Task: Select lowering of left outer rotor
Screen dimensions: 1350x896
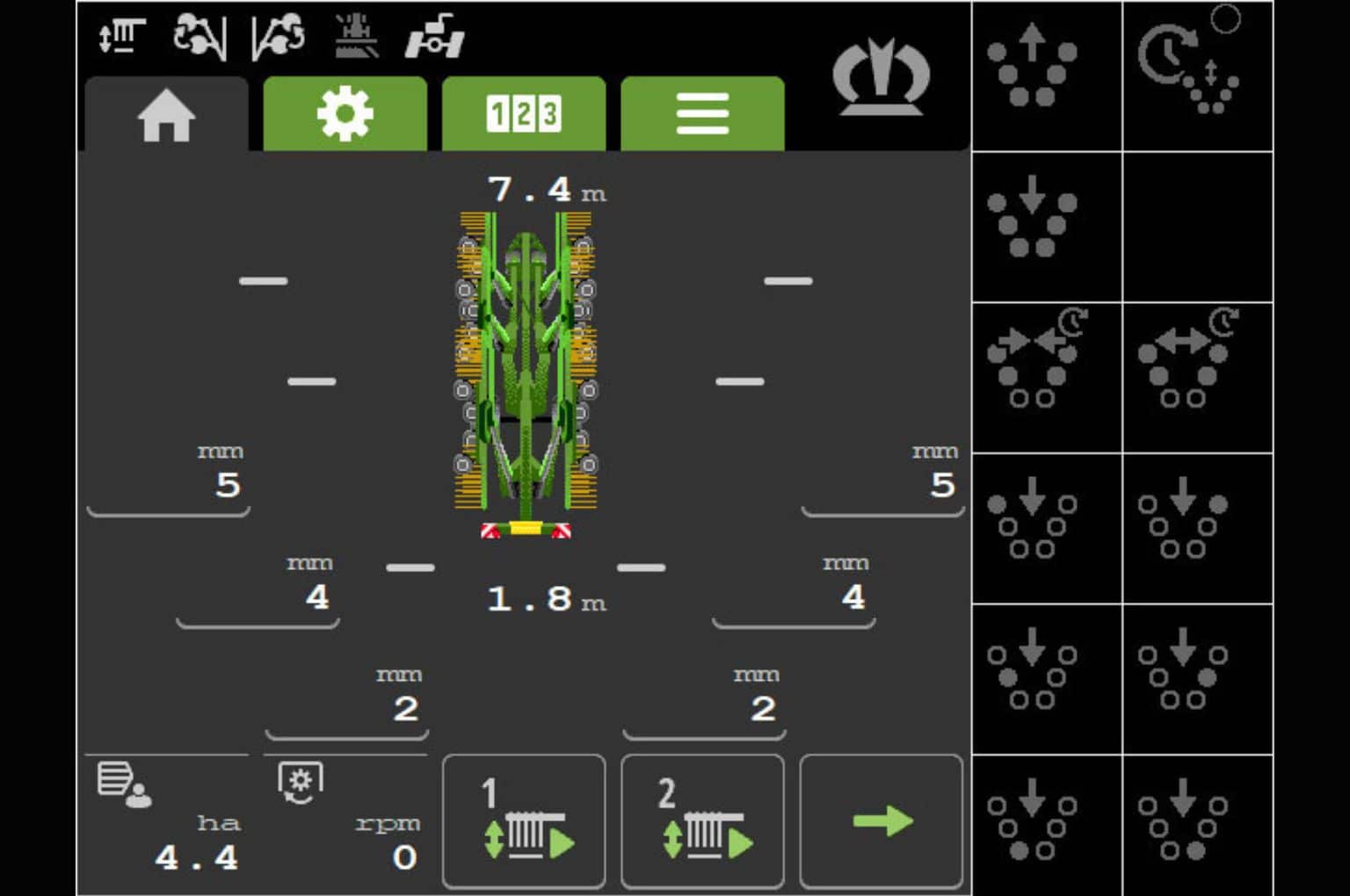Action: 1047,527
